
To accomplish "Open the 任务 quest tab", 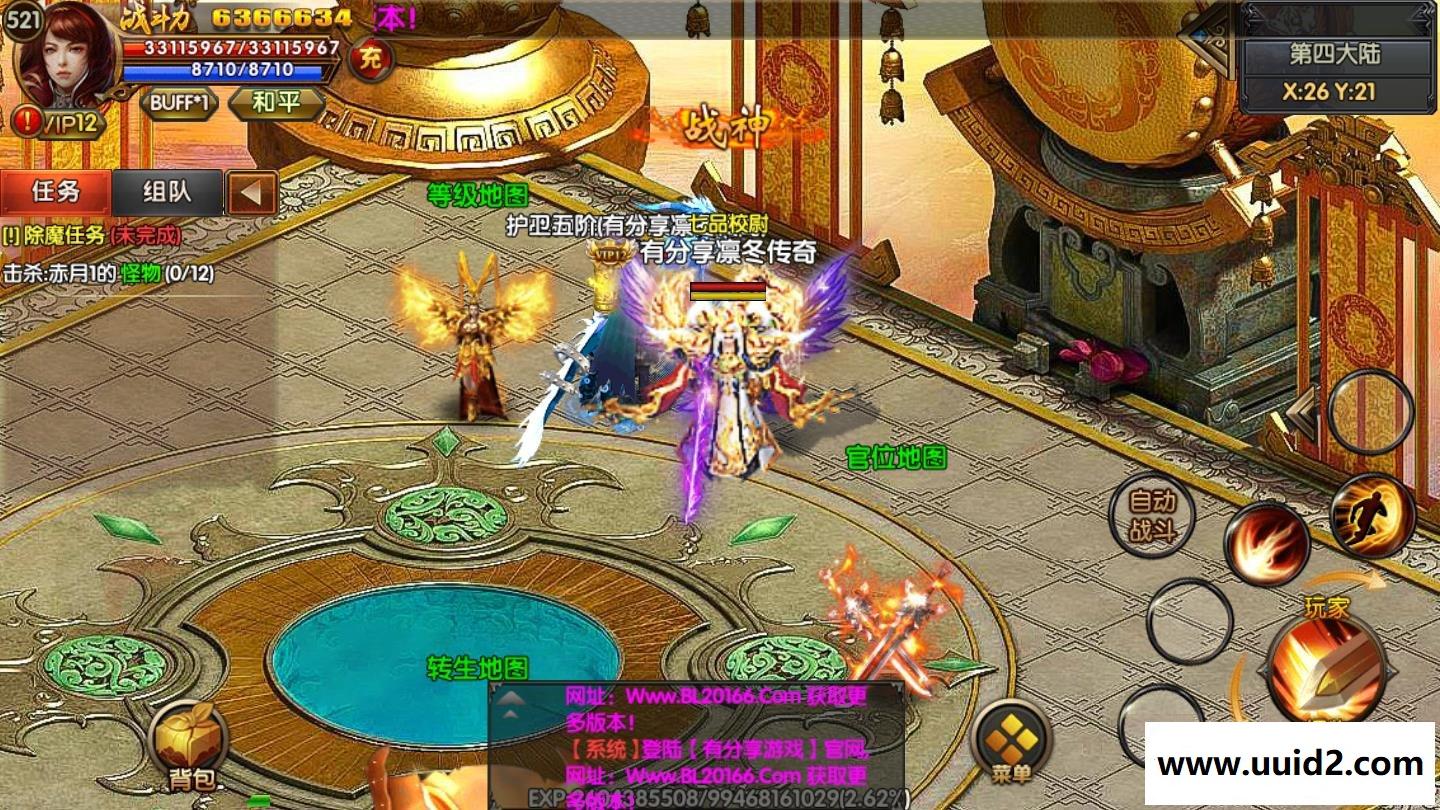I will pos(56,192).
